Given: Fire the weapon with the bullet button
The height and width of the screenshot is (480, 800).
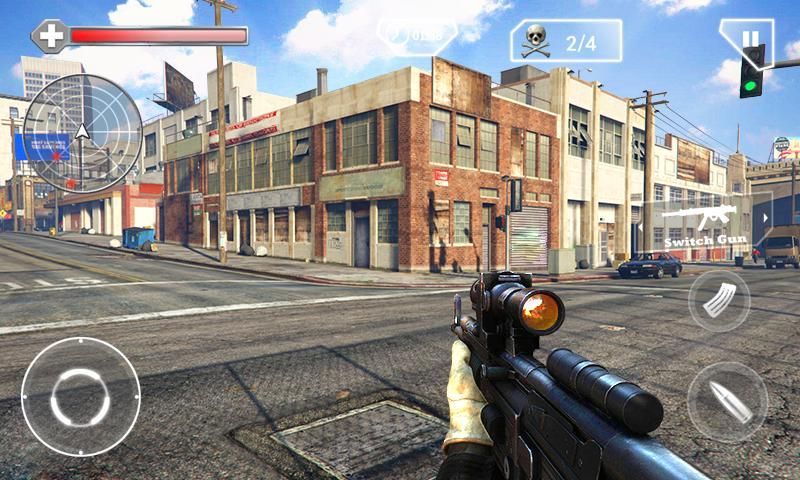Looking at the screenshot, I should (x=727, y=401).
